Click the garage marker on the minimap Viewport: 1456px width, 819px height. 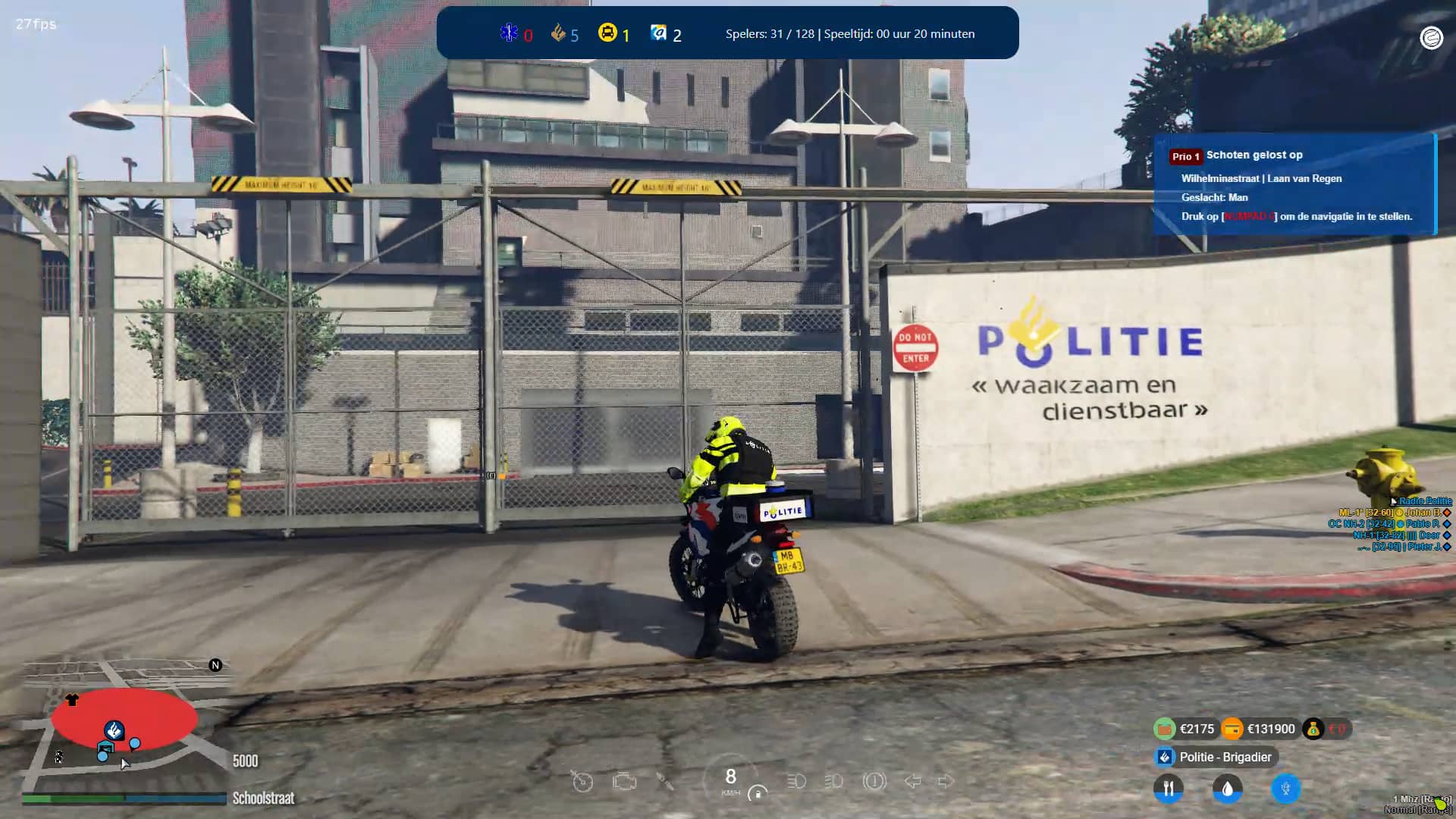105,748
